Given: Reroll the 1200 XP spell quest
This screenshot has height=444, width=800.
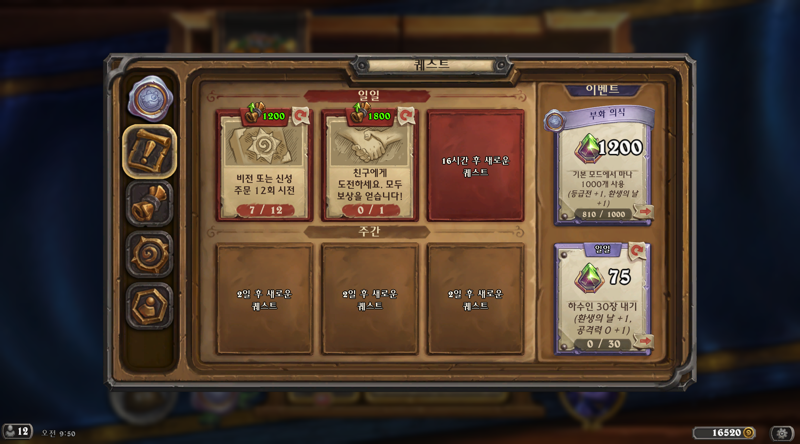Looking at the screenshot, I should [x=299, y=116].
